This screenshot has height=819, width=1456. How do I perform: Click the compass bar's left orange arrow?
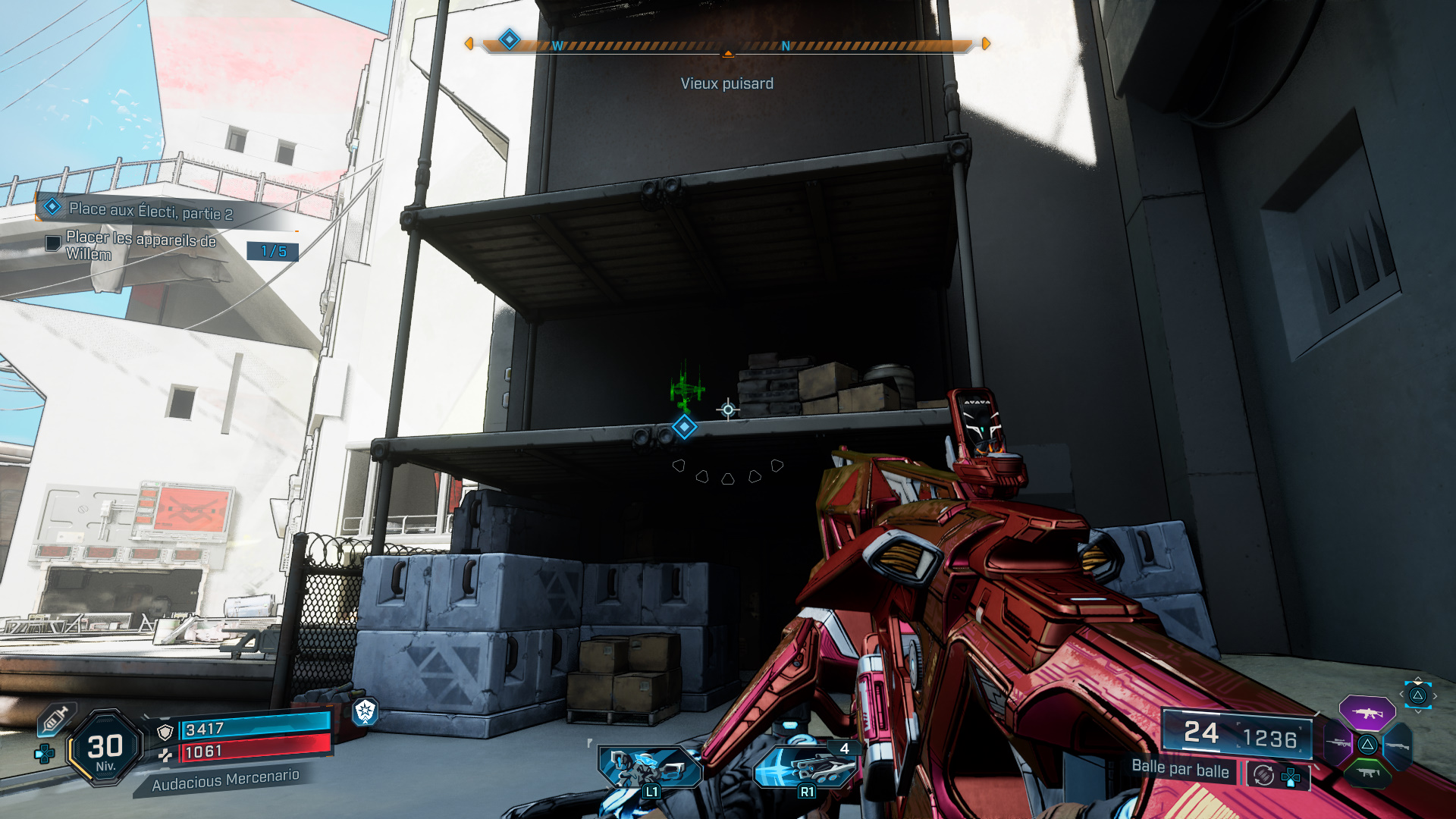point(469,44)
